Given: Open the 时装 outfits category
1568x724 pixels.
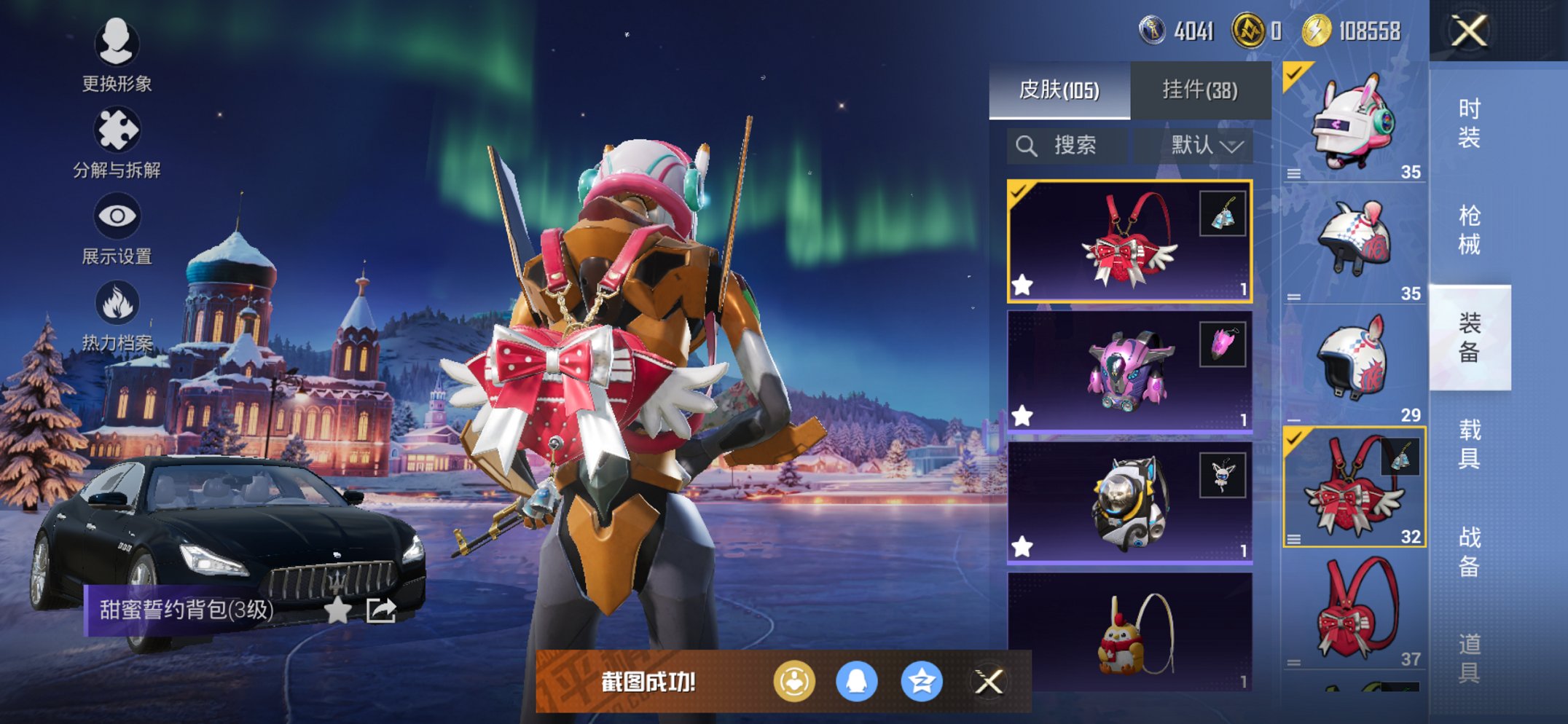Looking at the screenshot, I should [x=1469, y=122].
